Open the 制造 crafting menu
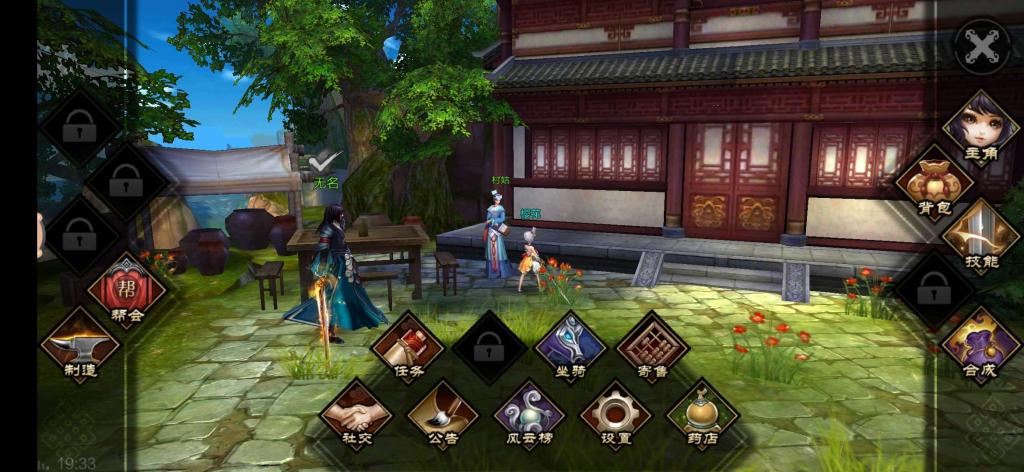 click(x=79, y=345)
